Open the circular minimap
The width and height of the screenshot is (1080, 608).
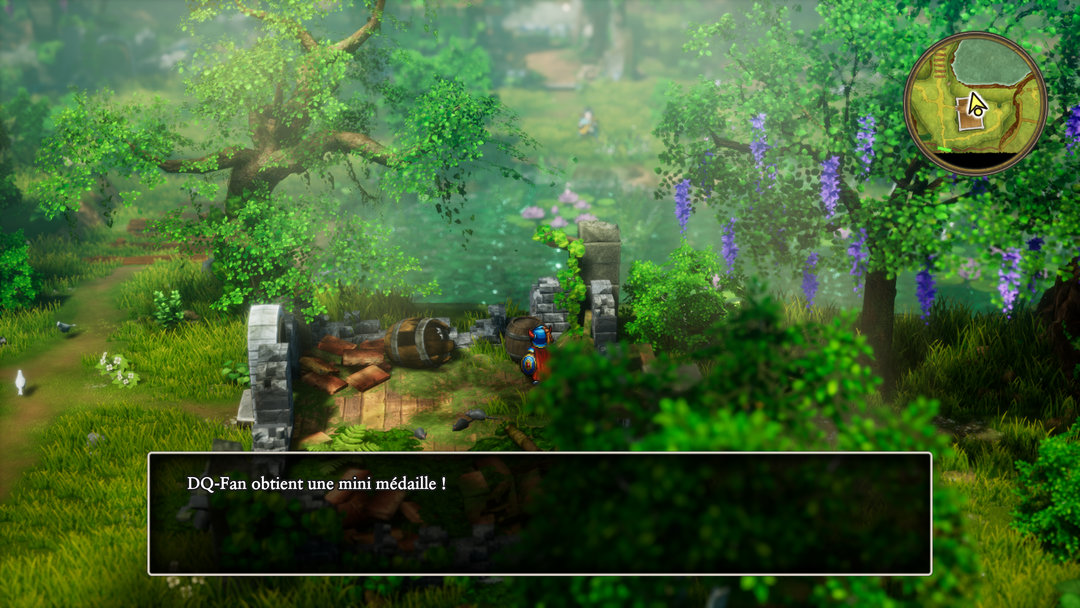click(x=975, y=103)
